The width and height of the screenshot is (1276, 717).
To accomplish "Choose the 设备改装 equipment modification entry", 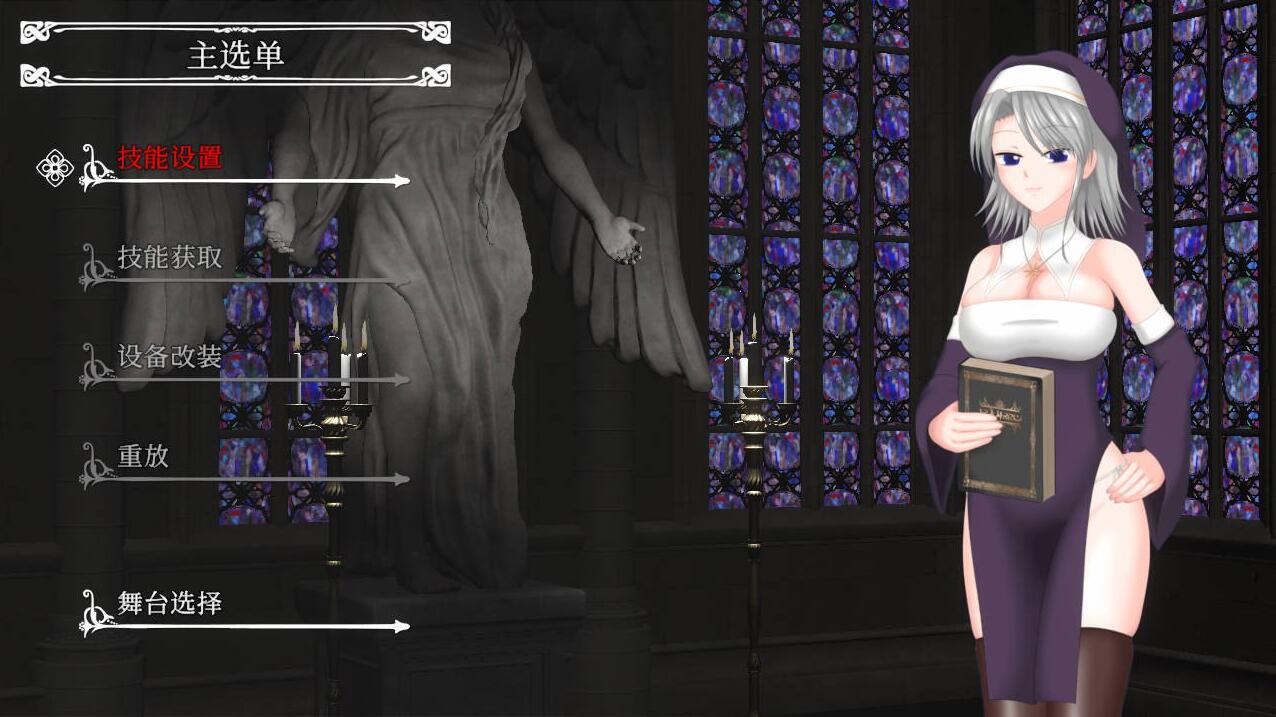I will [170, 357].
